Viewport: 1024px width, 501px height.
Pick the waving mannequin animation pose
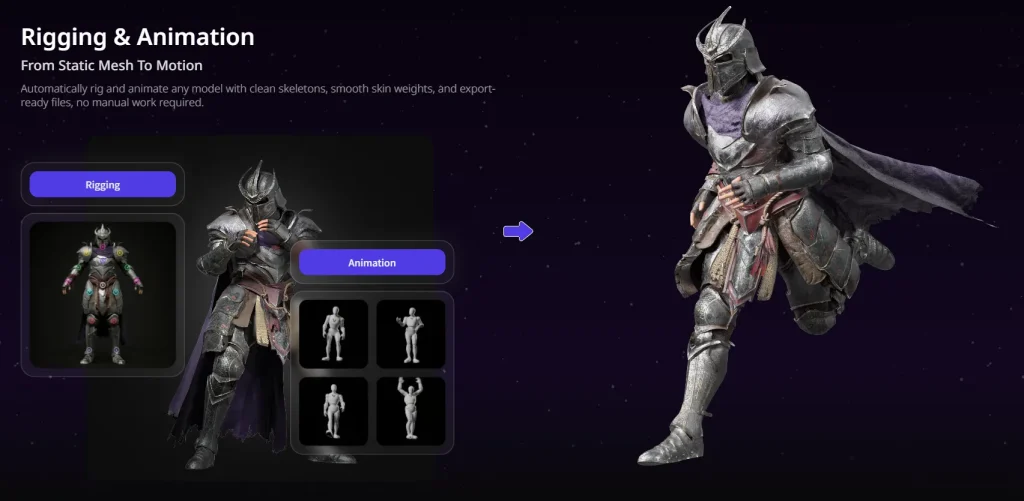click(x=410, y=333)
